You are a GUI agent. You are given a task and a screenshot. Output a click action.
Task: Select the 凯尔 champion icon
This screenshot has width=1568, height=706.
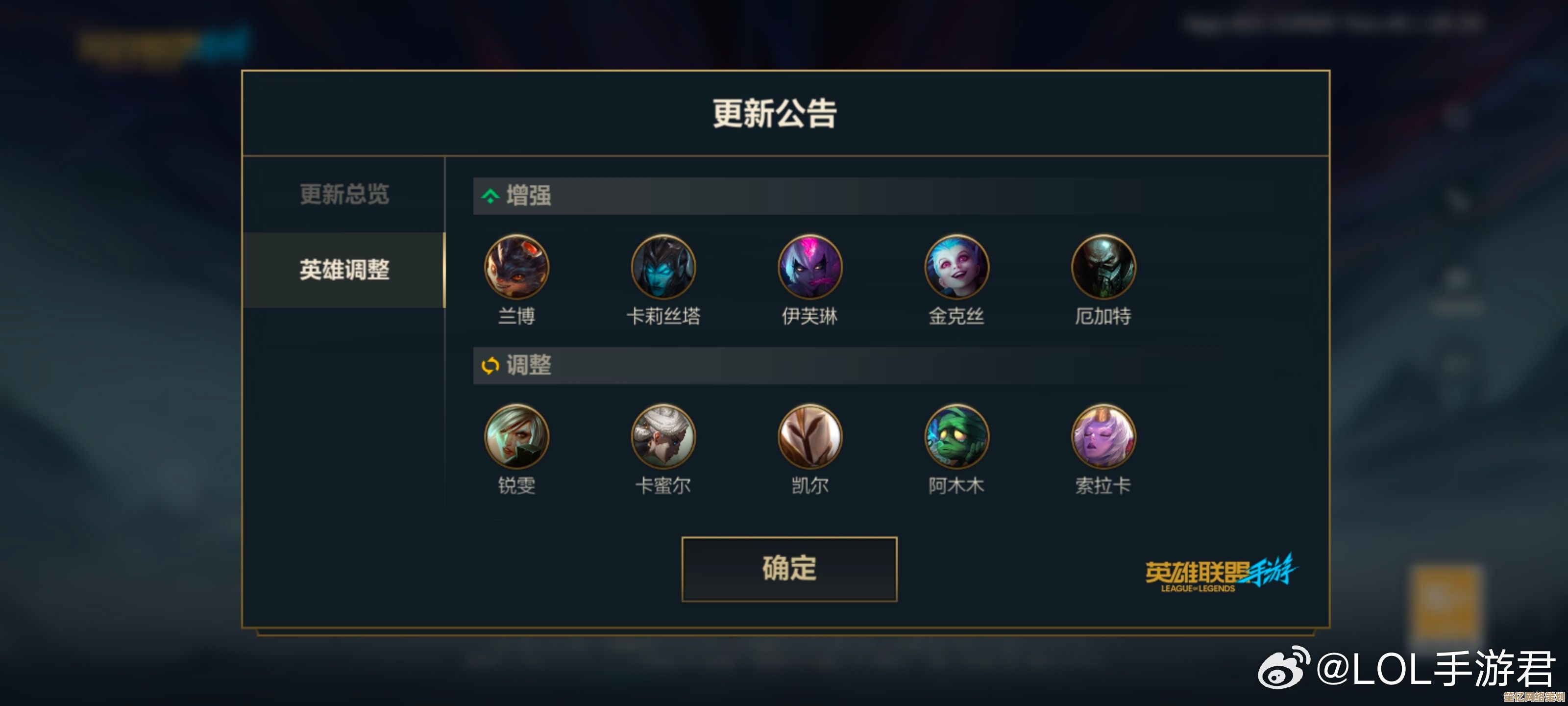click(x=810, y=436)
